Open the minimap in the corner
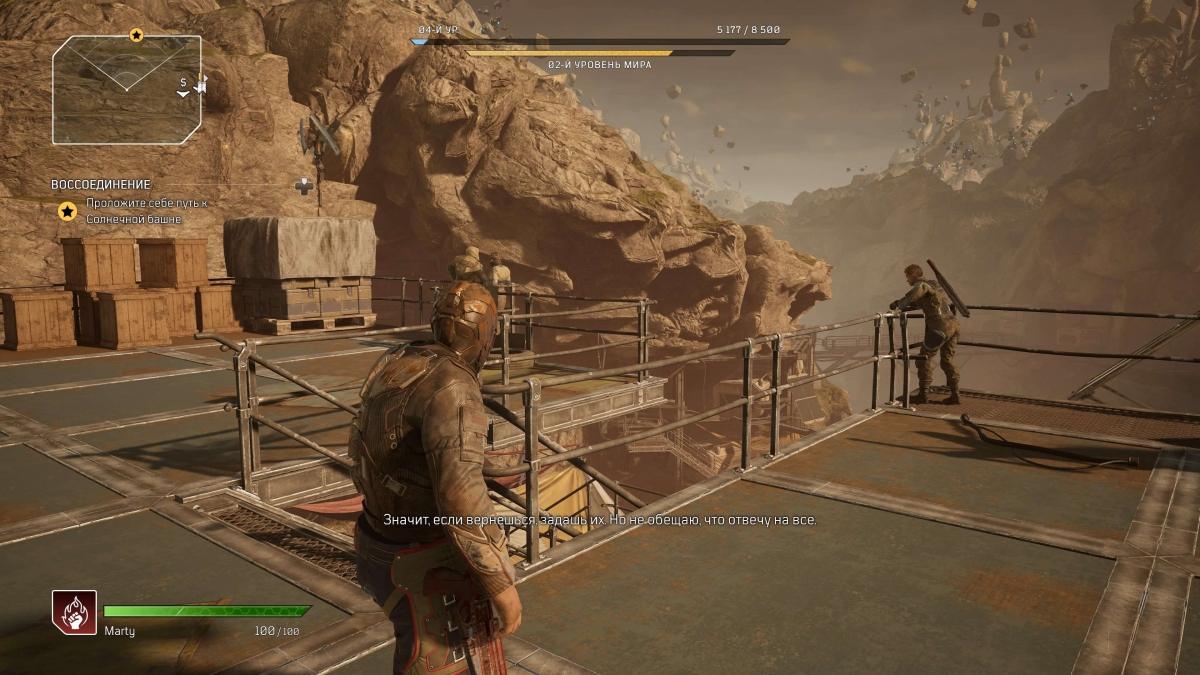The width and height of the screenshot is (1200, 675). pyautogui.click(x=127, y=90)
